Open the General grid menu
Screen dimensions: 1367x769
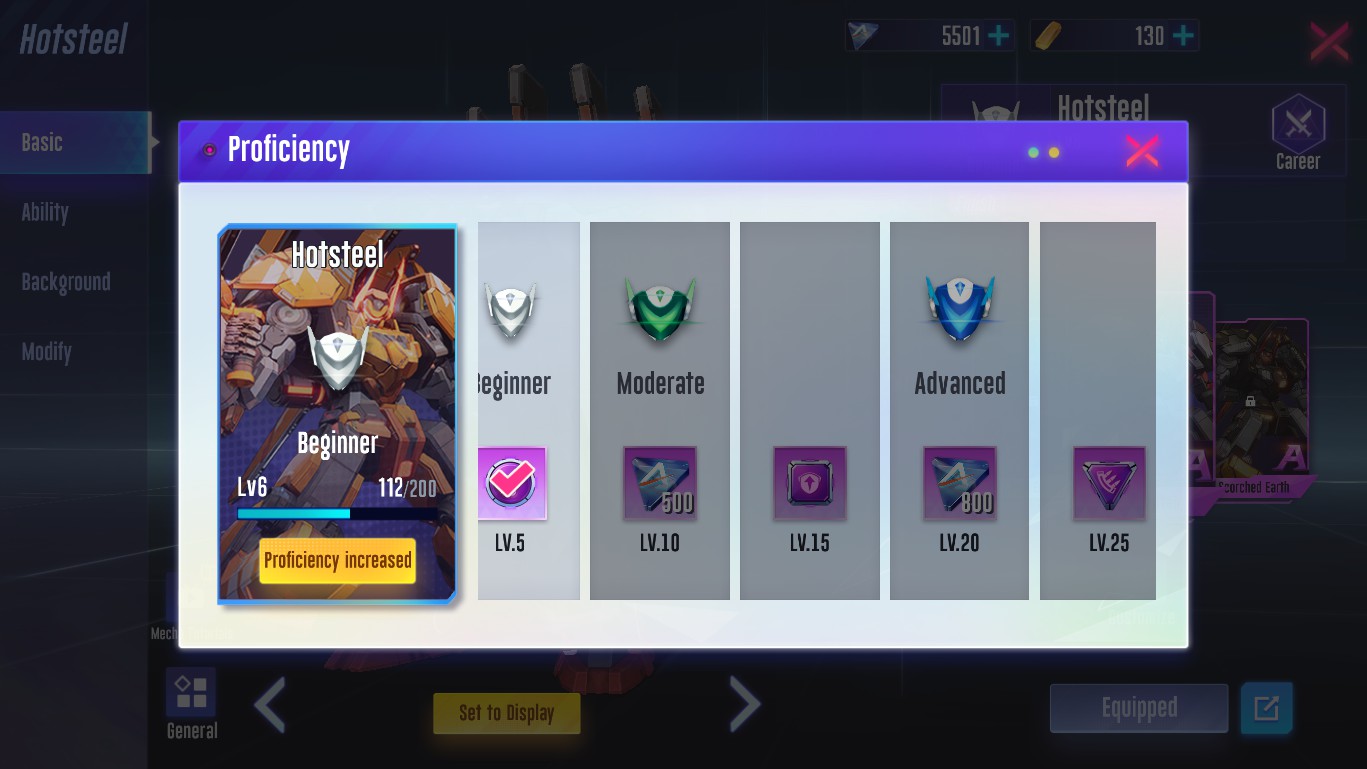coord(191,693)
